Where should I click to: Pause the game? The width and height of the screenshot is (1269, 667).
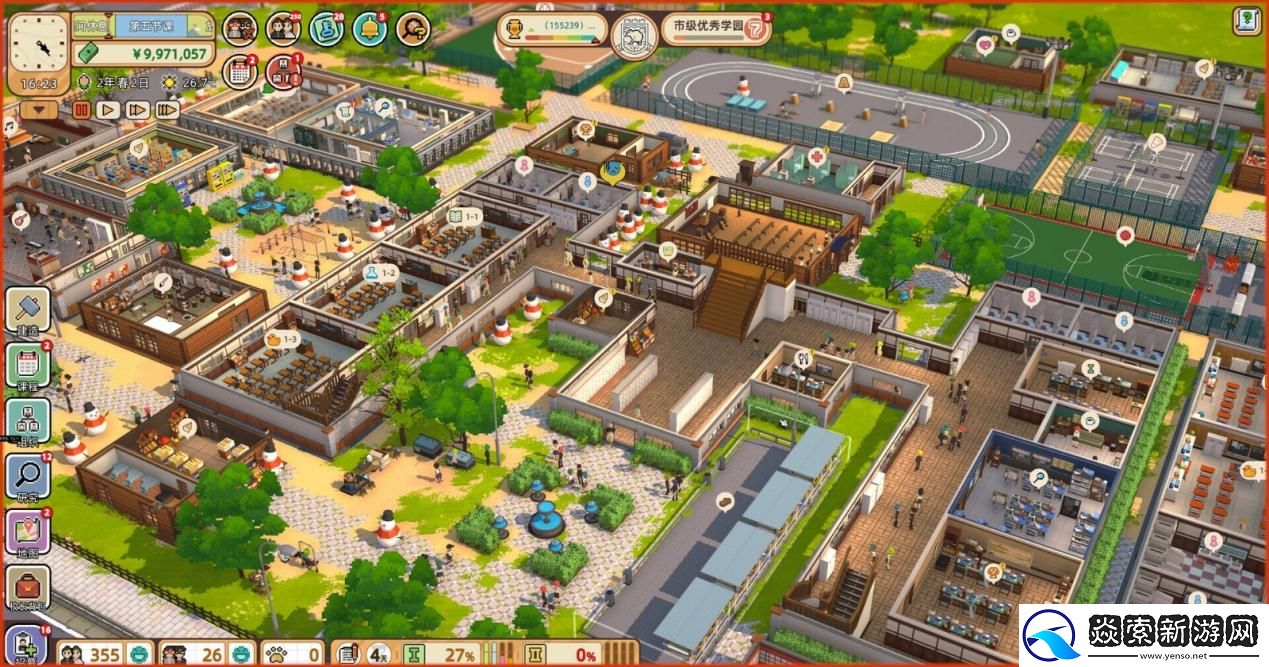(x=81, y=109)
